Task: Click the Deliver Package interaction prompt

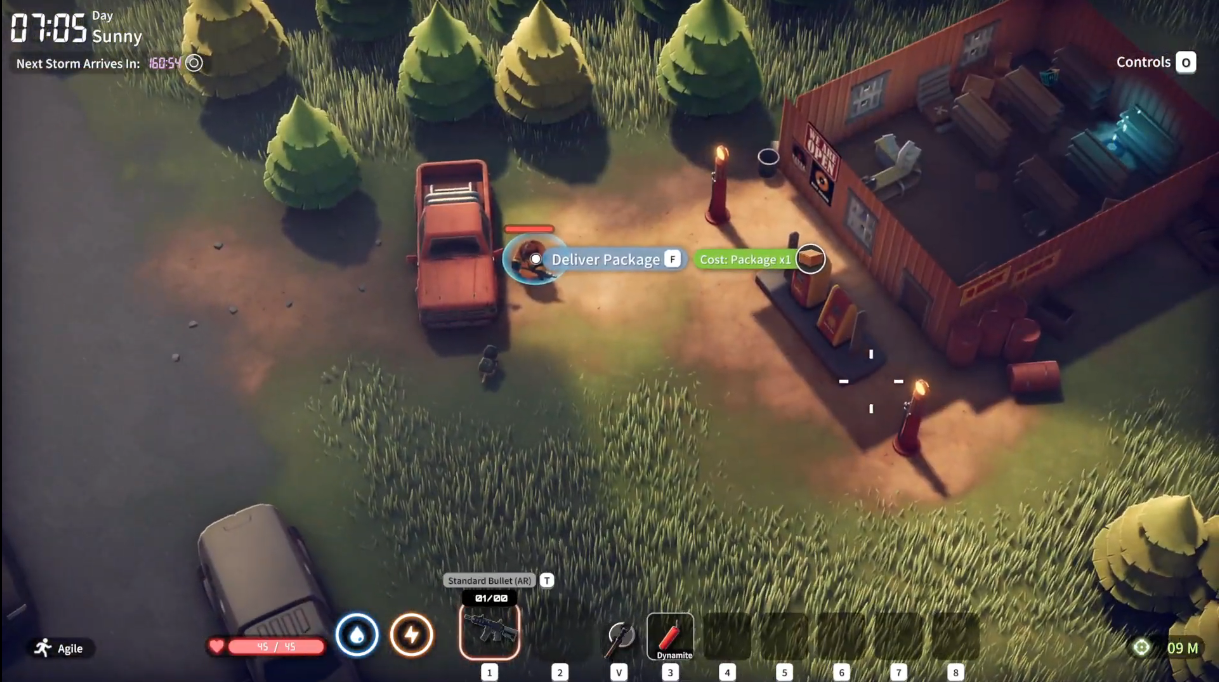Action: [606, 260]
